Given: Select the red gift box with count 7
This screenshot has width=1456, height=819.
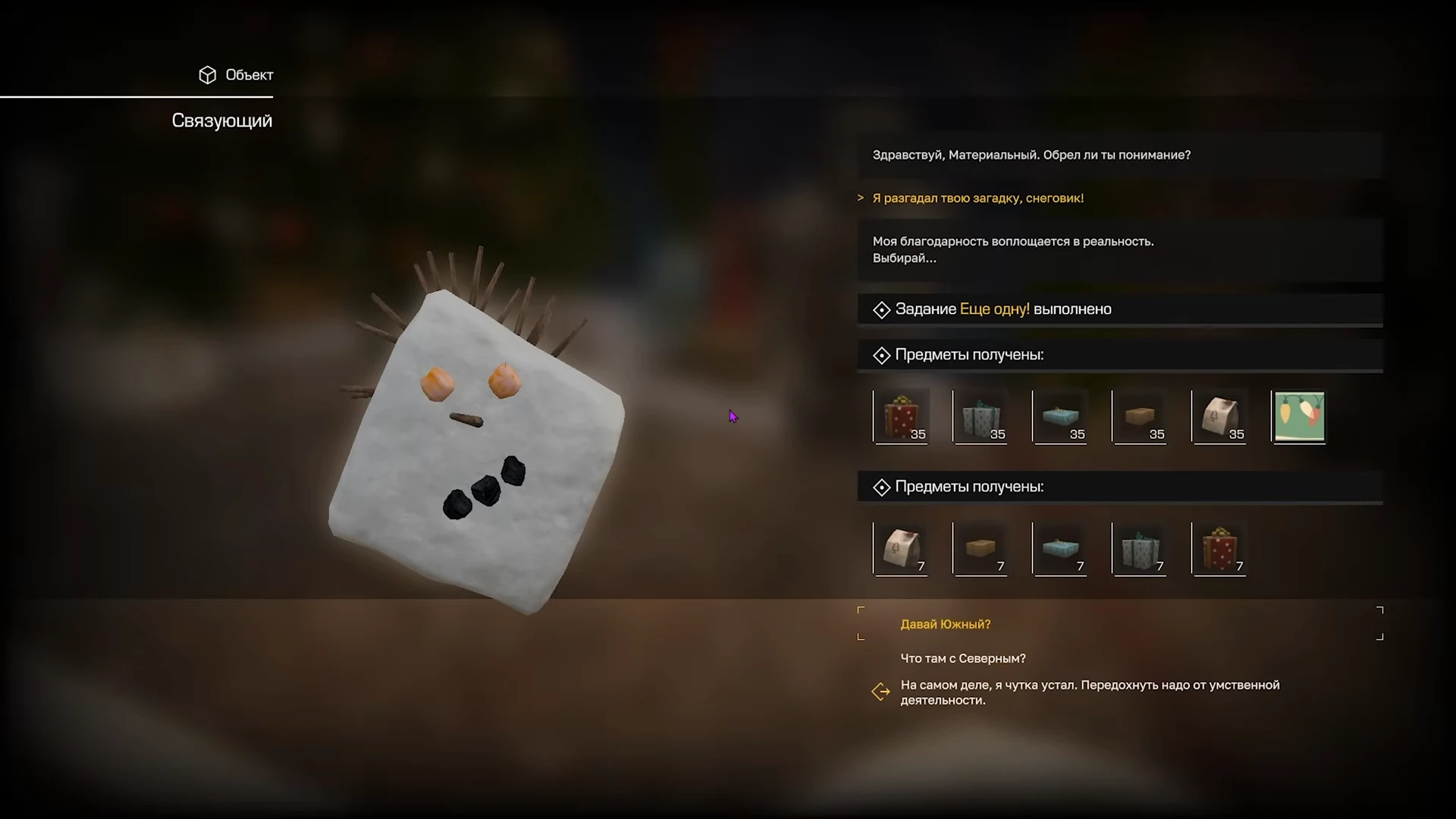Looking at the screenshot, I should 1219,548.
